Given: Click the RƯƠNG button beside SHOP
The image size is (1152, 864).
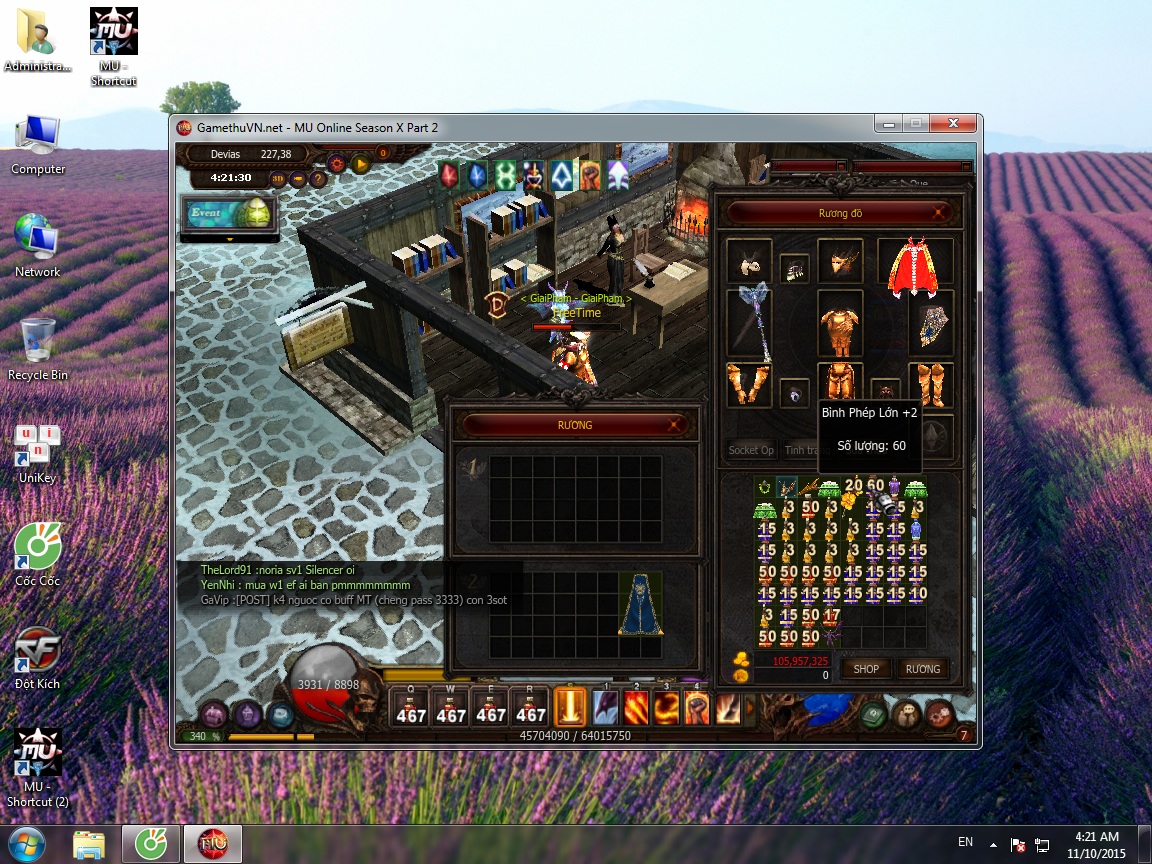Looking at the screenshot, I should (922, 669).
